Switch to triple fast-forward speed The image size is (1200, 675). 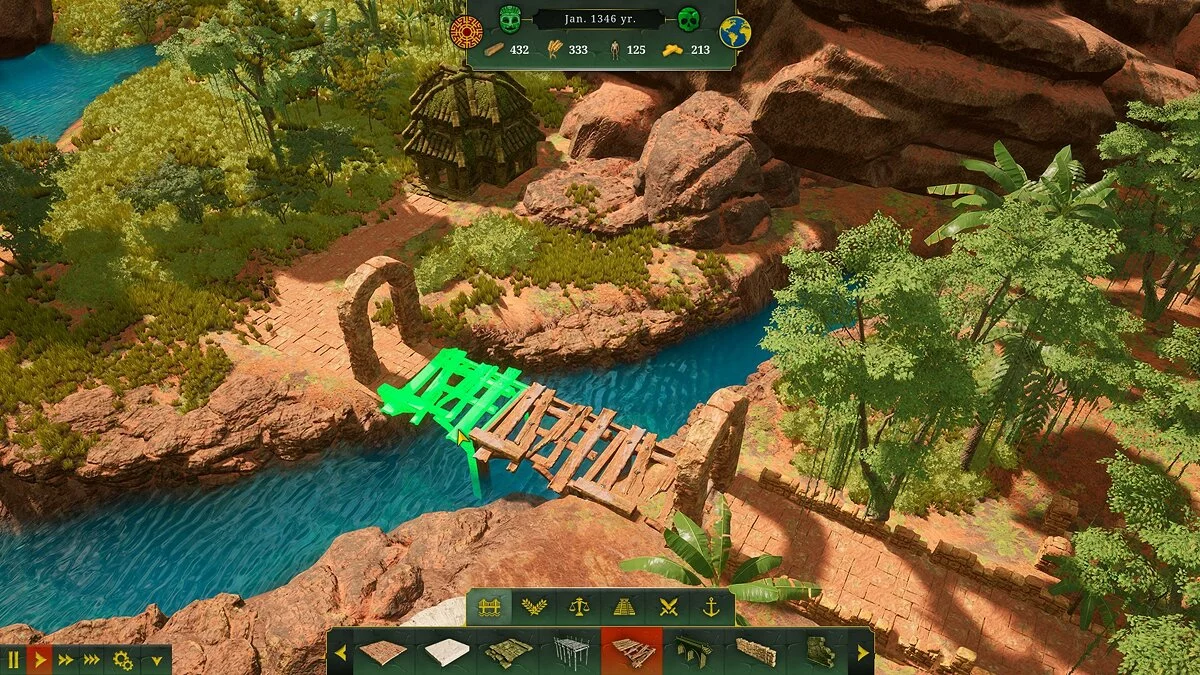tap(92, 660)
